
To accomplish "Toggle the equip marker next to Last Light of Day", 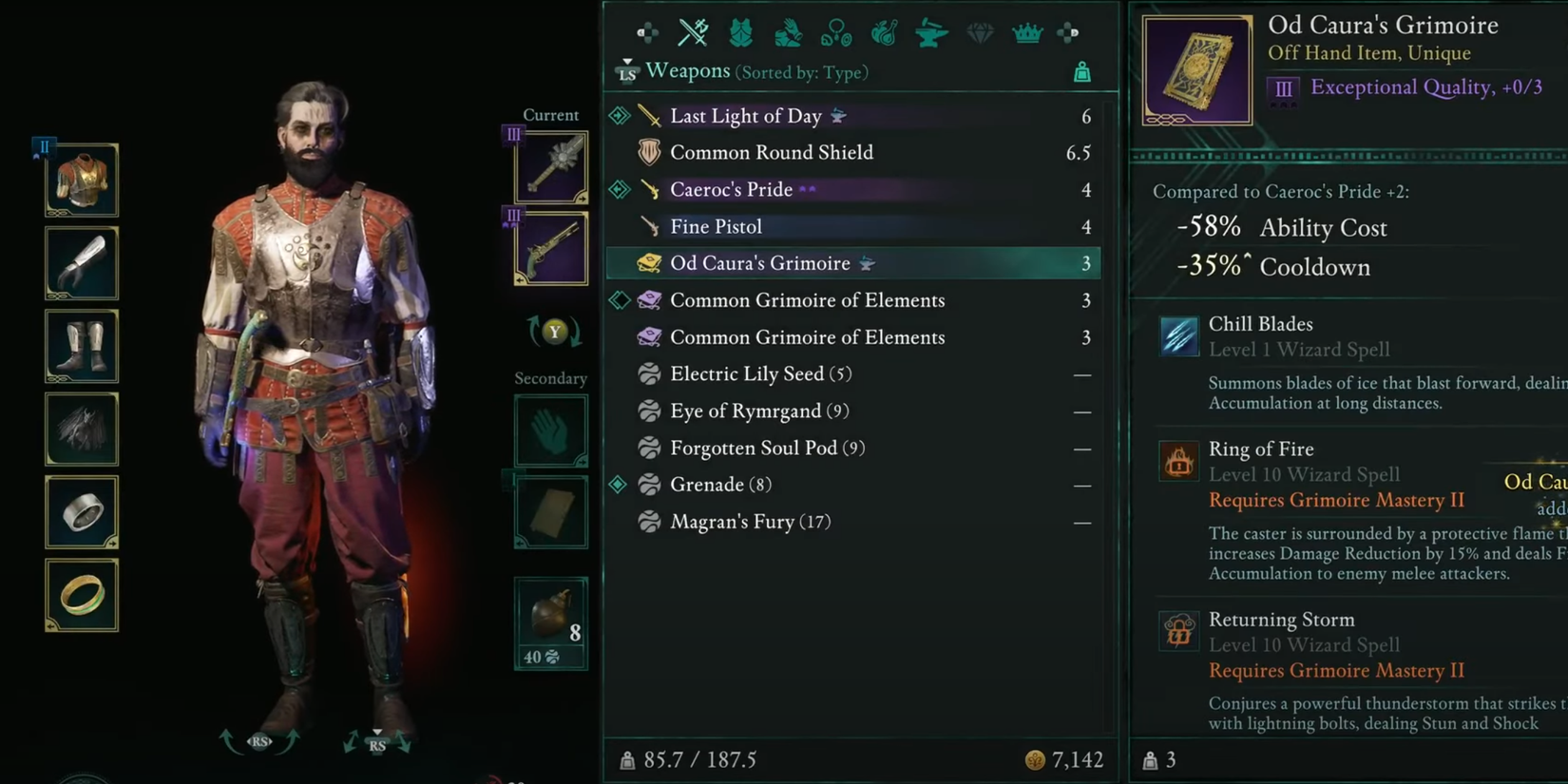I will [621, 115].
